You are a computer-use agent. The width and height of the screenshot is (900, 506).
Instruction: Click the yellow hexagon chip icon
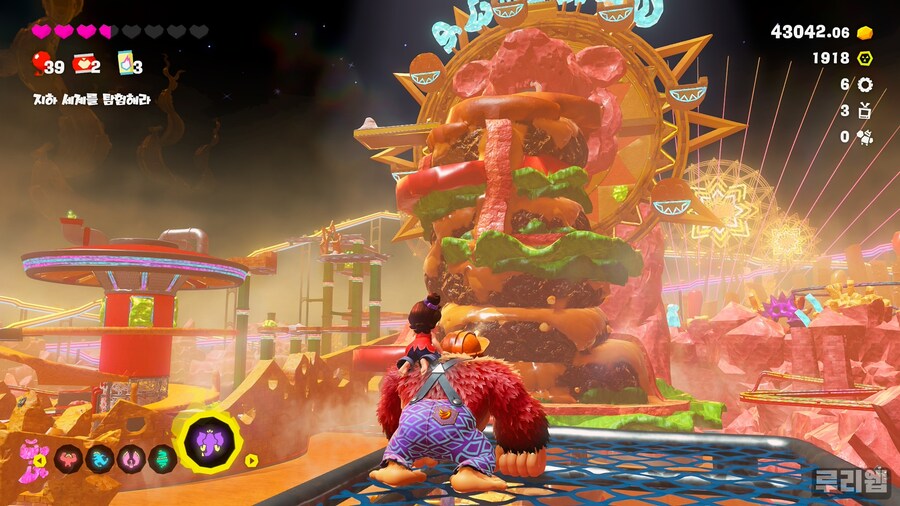[865, 59]
